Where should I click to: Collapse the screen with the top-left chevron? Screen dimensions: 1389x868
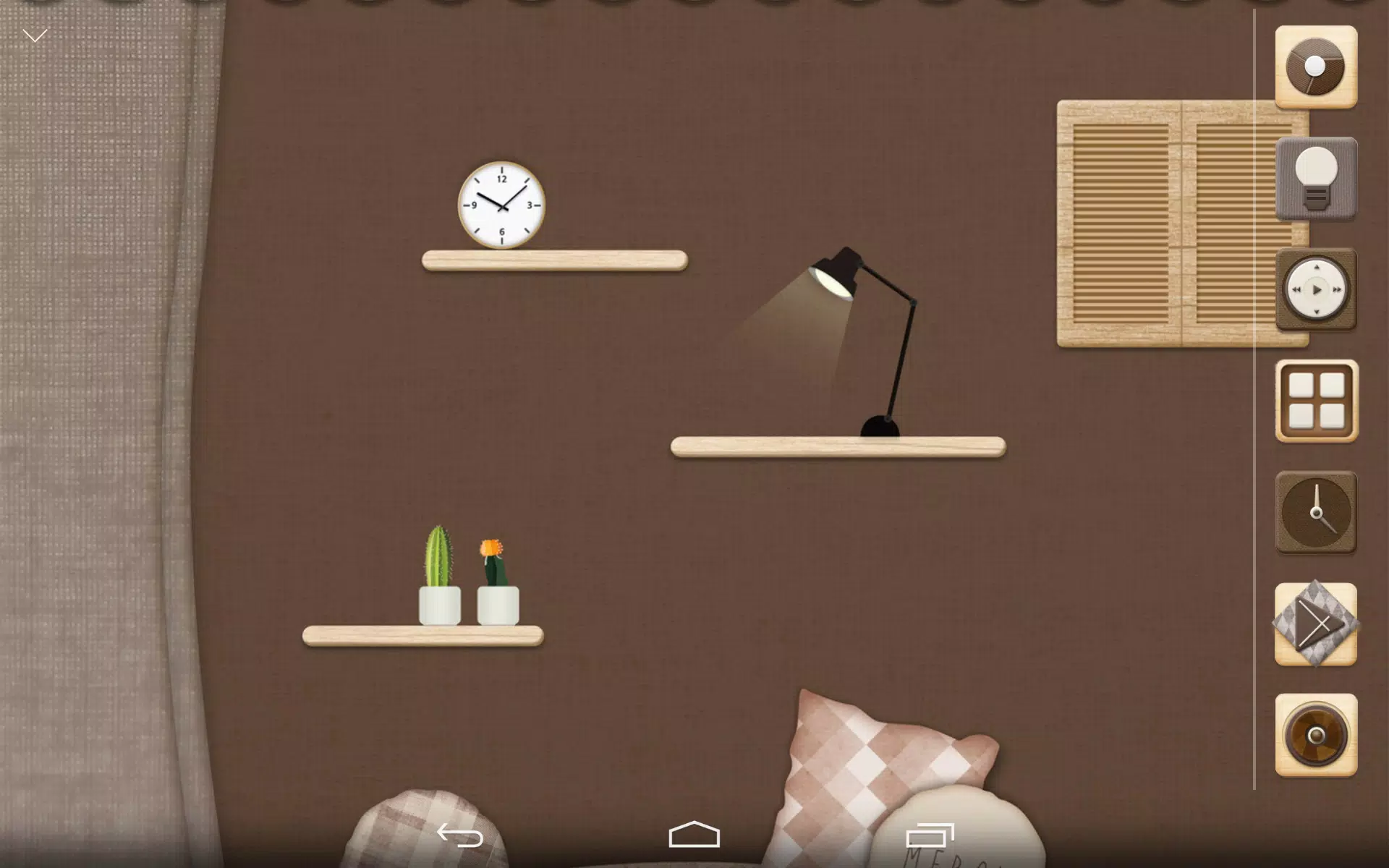[34, 34]
